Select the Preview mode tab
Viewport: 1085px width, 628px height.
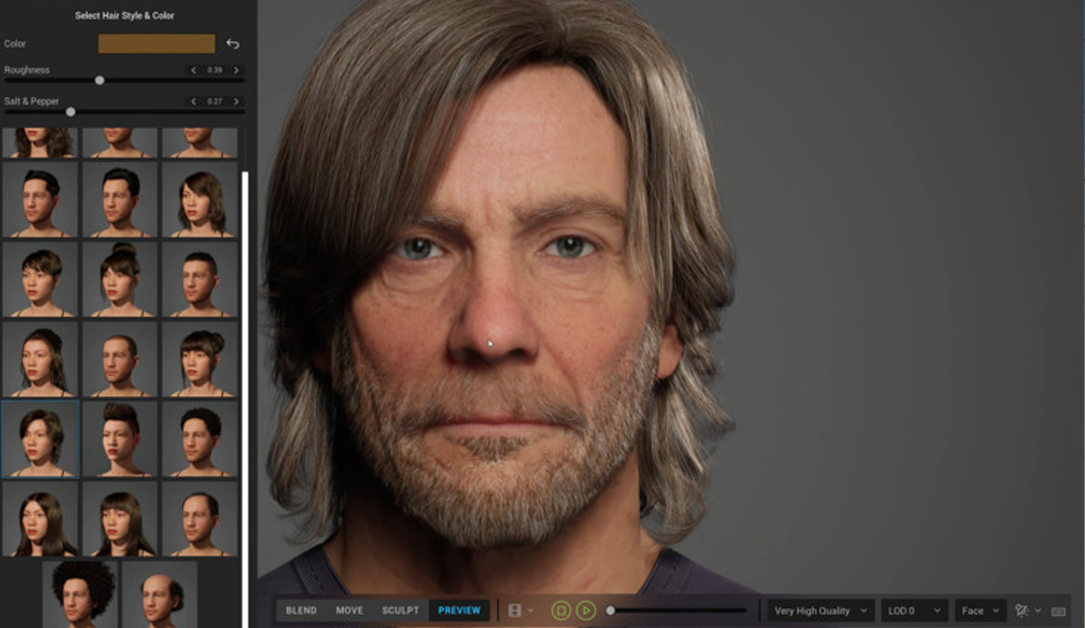pos(459,610)
